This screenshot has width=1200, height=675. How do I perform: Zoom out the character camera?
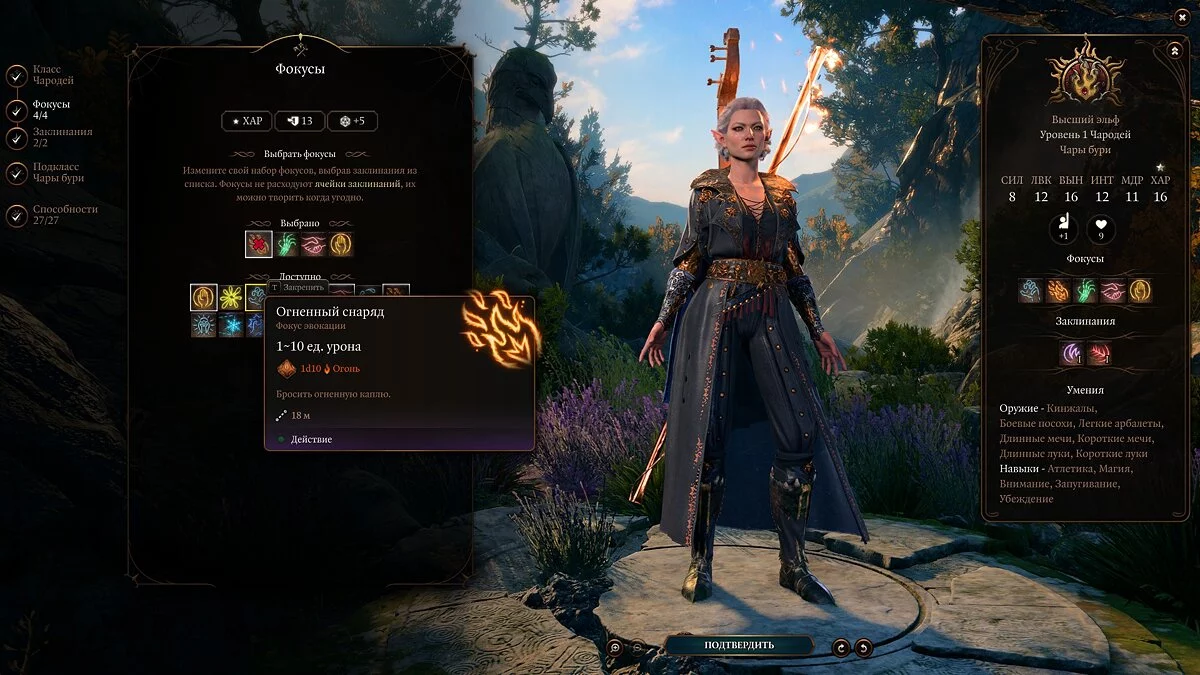tap(638, 647)
